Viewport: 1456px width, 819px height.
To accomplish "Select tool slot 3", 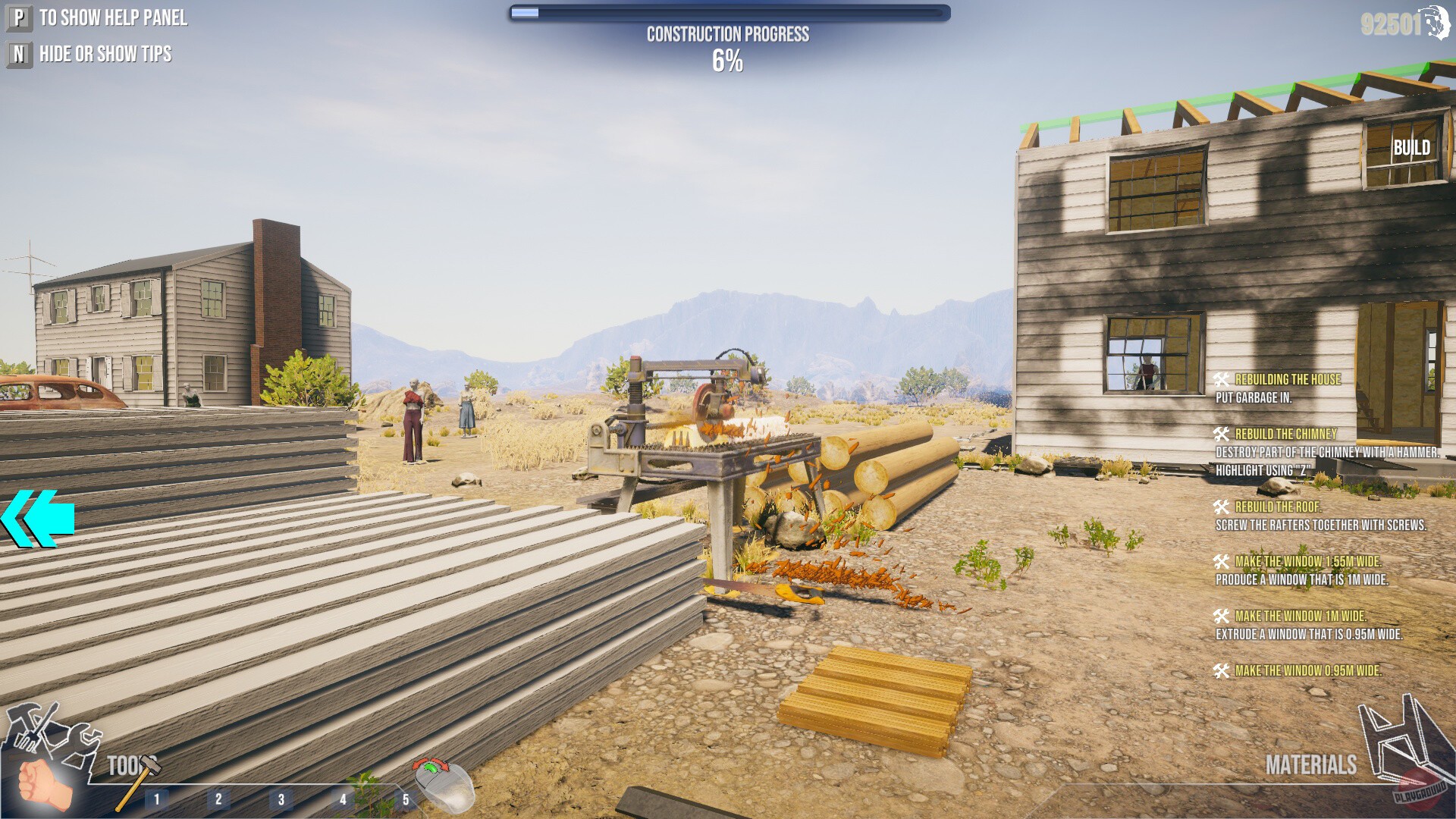I will point(281,797).
